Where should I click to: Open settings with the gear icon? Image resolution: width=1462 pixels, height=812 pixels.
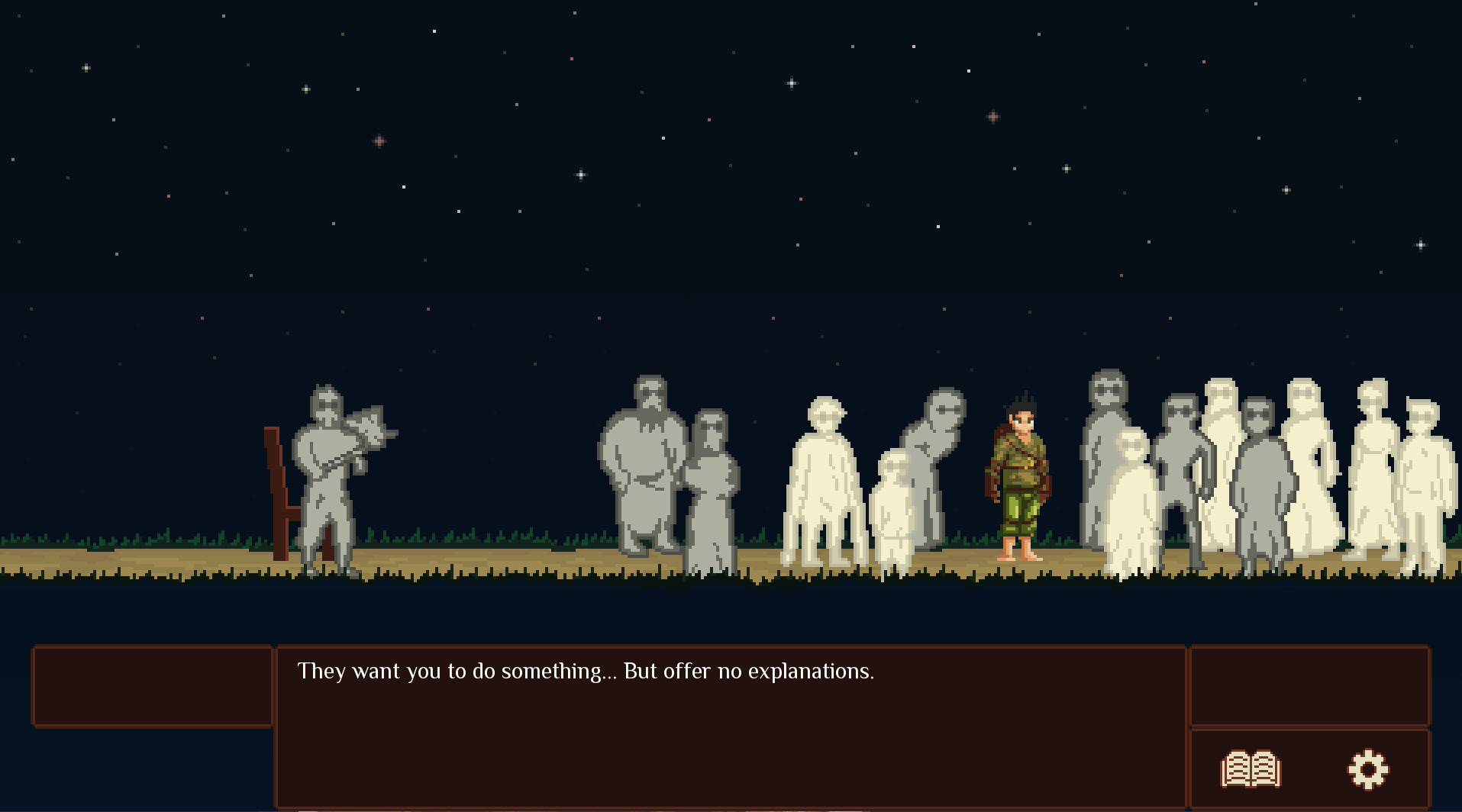[x=1367, y=769]
